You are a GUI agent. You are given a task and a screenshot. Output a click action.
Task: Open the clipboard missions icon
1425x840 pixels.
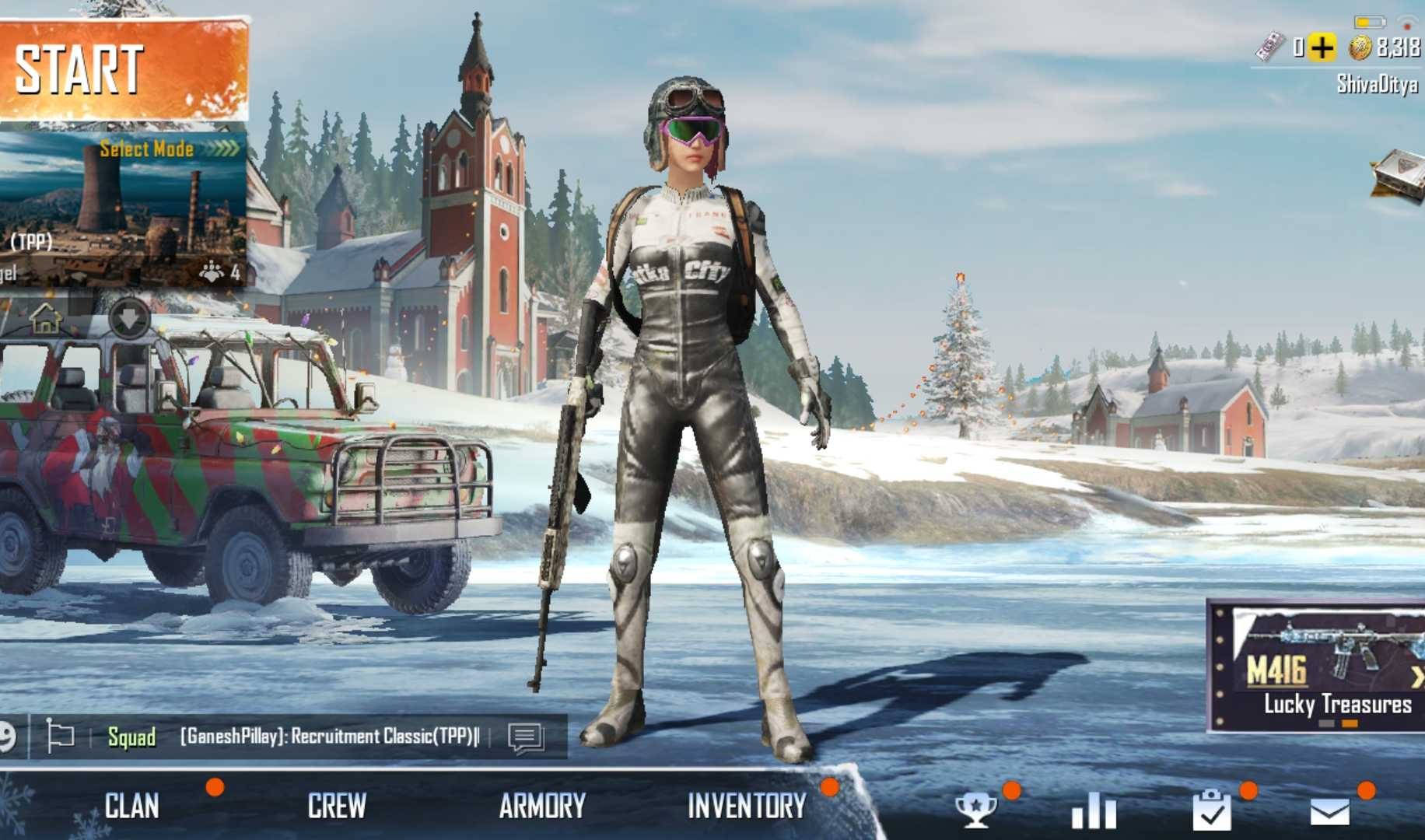tap(1212, 810)
